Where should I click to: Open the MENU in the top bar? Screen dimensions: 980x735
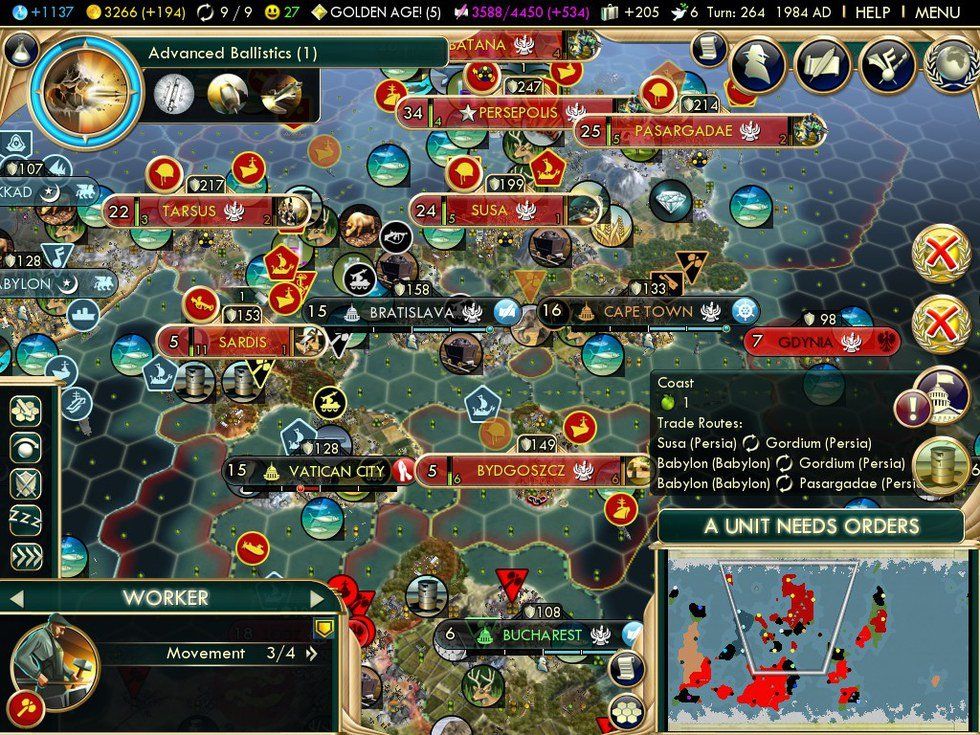pyautogui.click(x=937, y=13)
